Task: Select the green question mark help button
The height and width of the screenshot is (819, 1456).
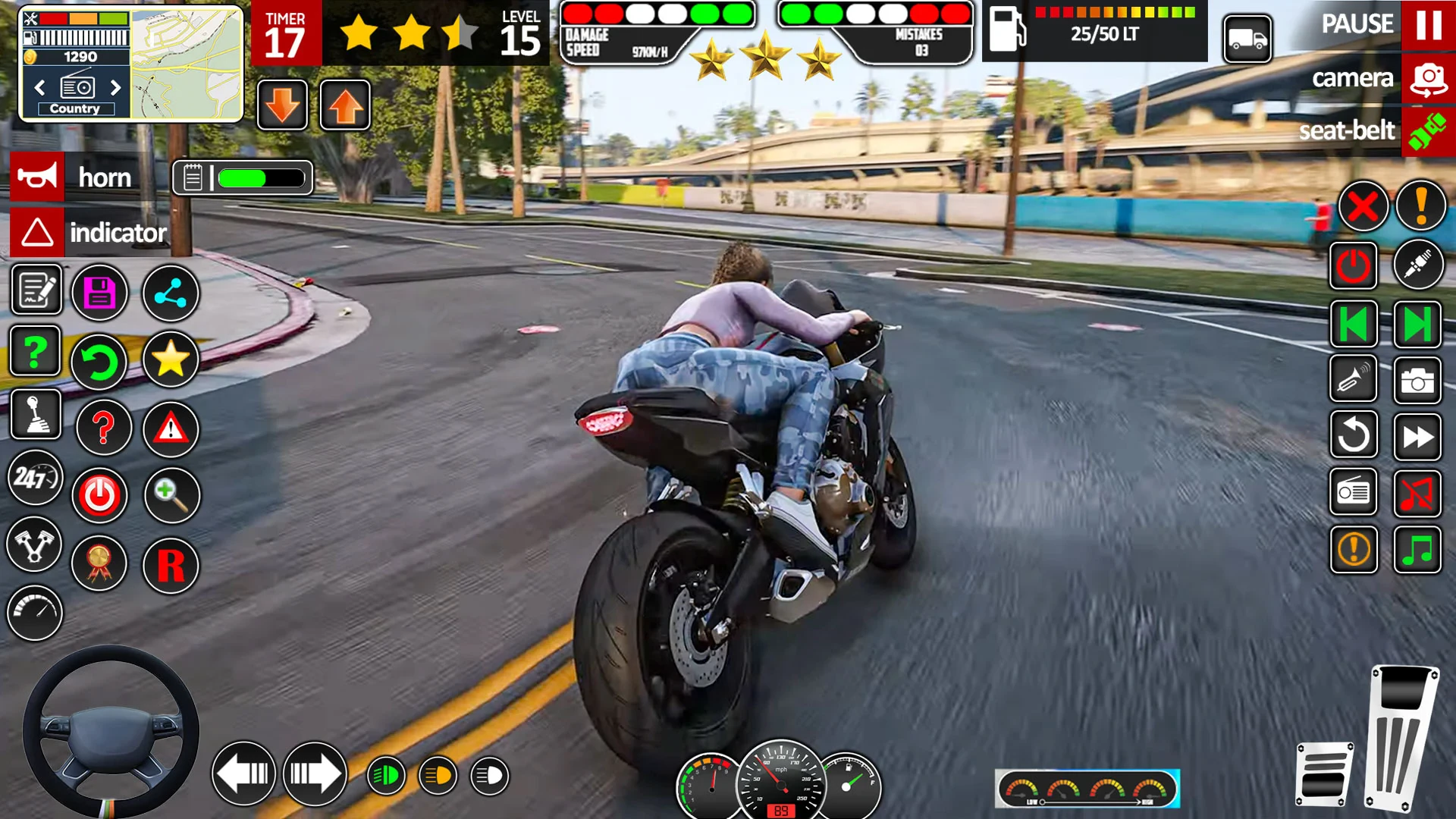Action: (x=35, y=352)
